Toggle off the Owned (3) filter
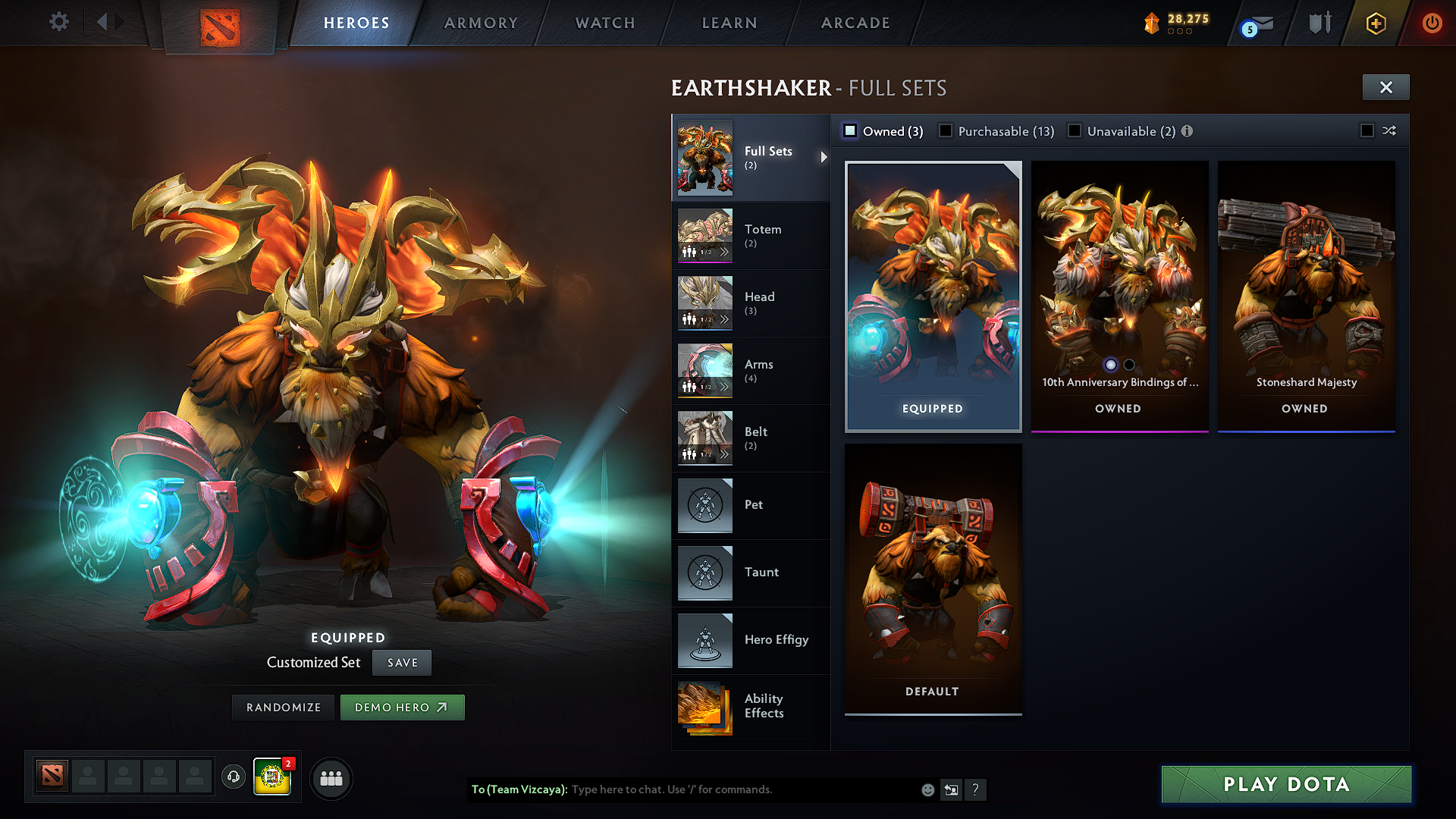 (850, 130)
